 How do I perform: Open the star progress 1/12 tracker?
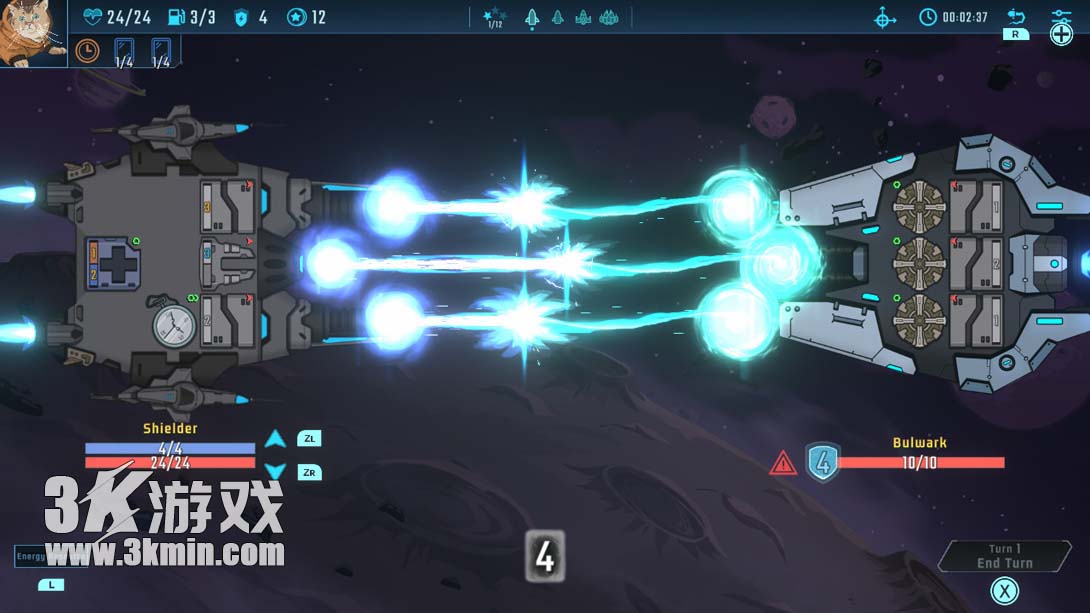(494, 18)
